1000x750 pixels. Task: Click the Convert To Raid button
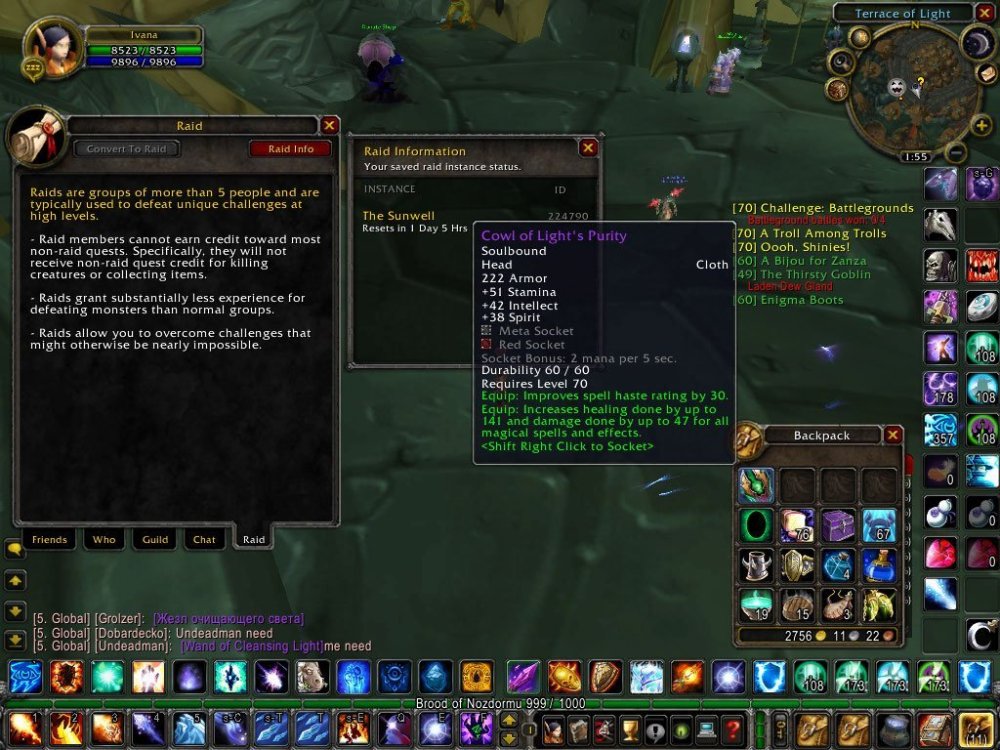coord(127,149)
